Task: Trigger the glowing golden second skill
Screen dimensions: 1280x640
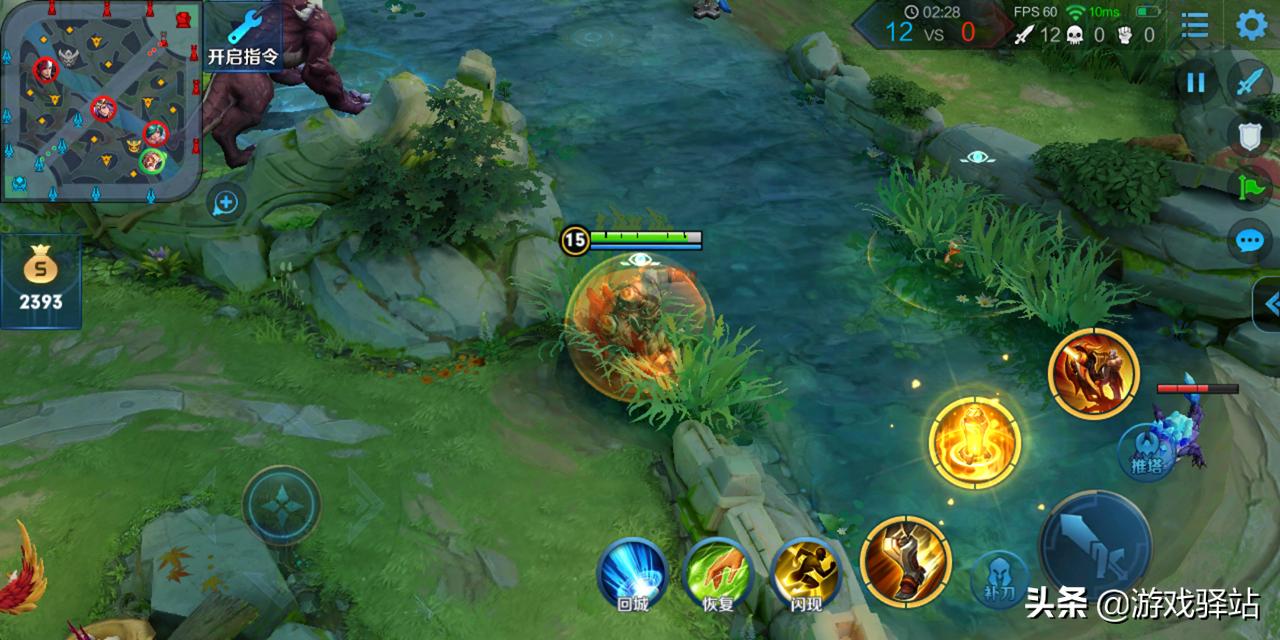Action: (975, 442)
